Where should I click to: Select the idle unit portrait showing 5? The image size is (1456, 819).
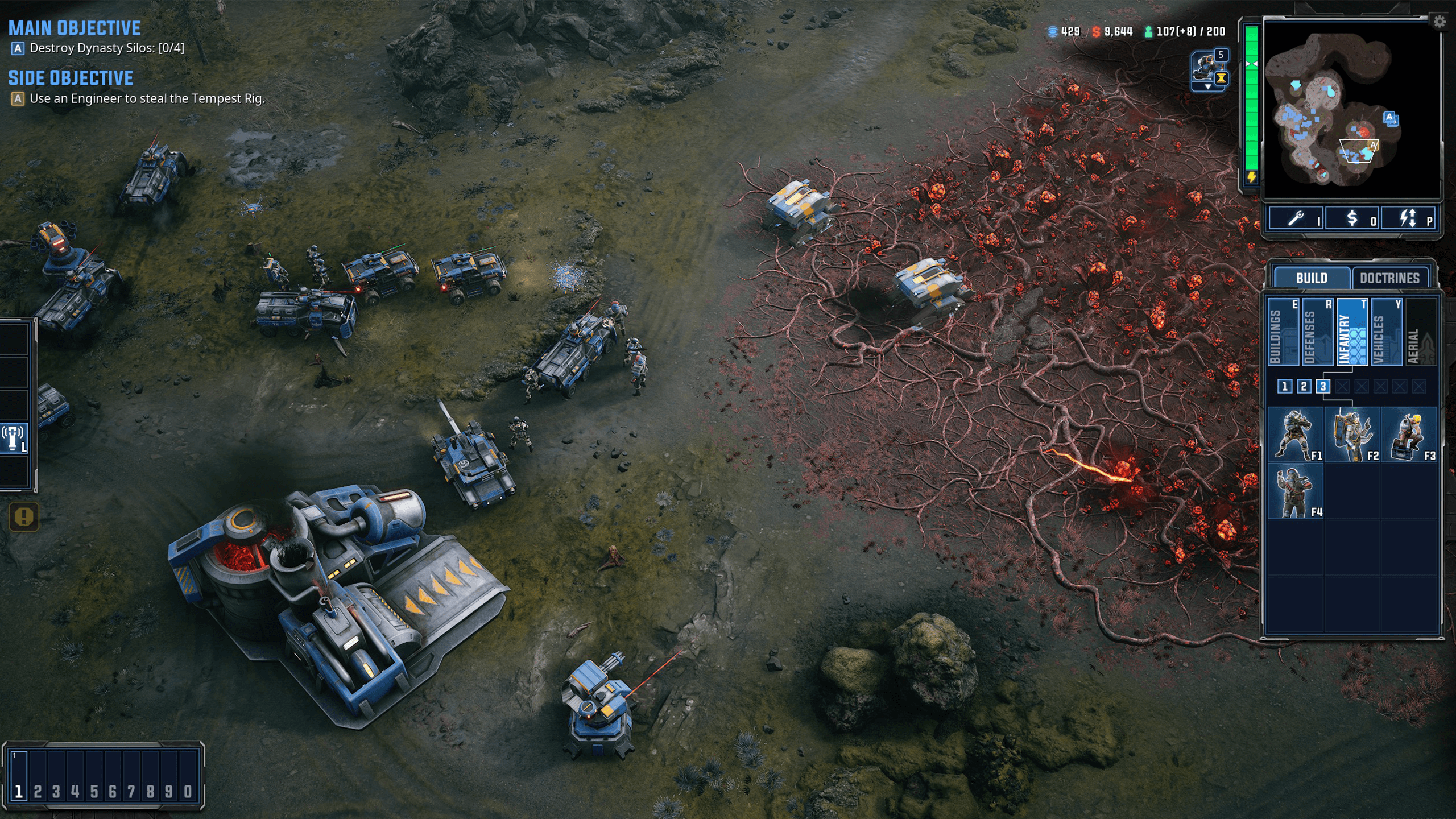[1209, 69]
